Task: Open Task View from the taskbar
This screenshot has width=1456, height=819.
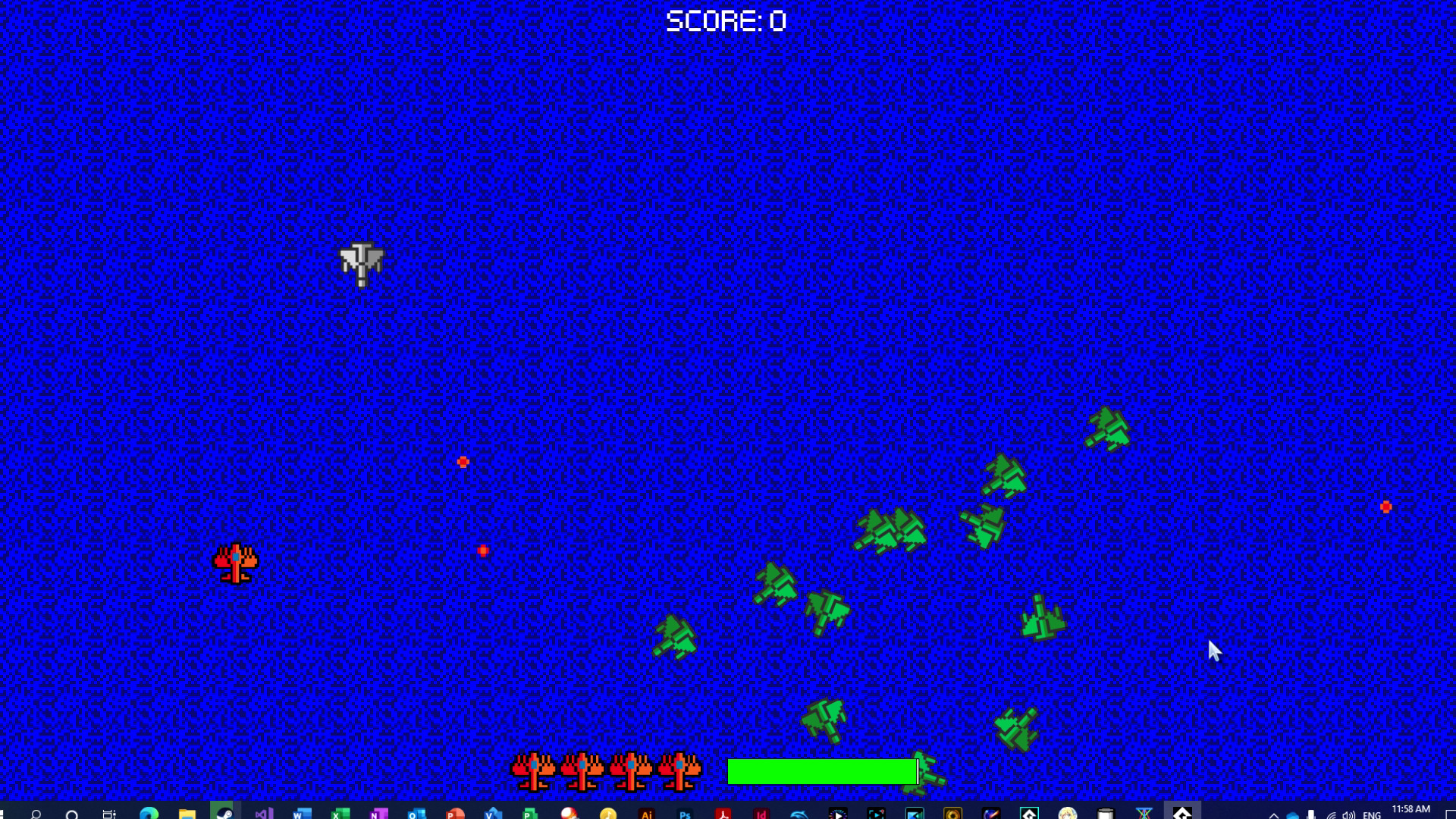Action: 108,813
